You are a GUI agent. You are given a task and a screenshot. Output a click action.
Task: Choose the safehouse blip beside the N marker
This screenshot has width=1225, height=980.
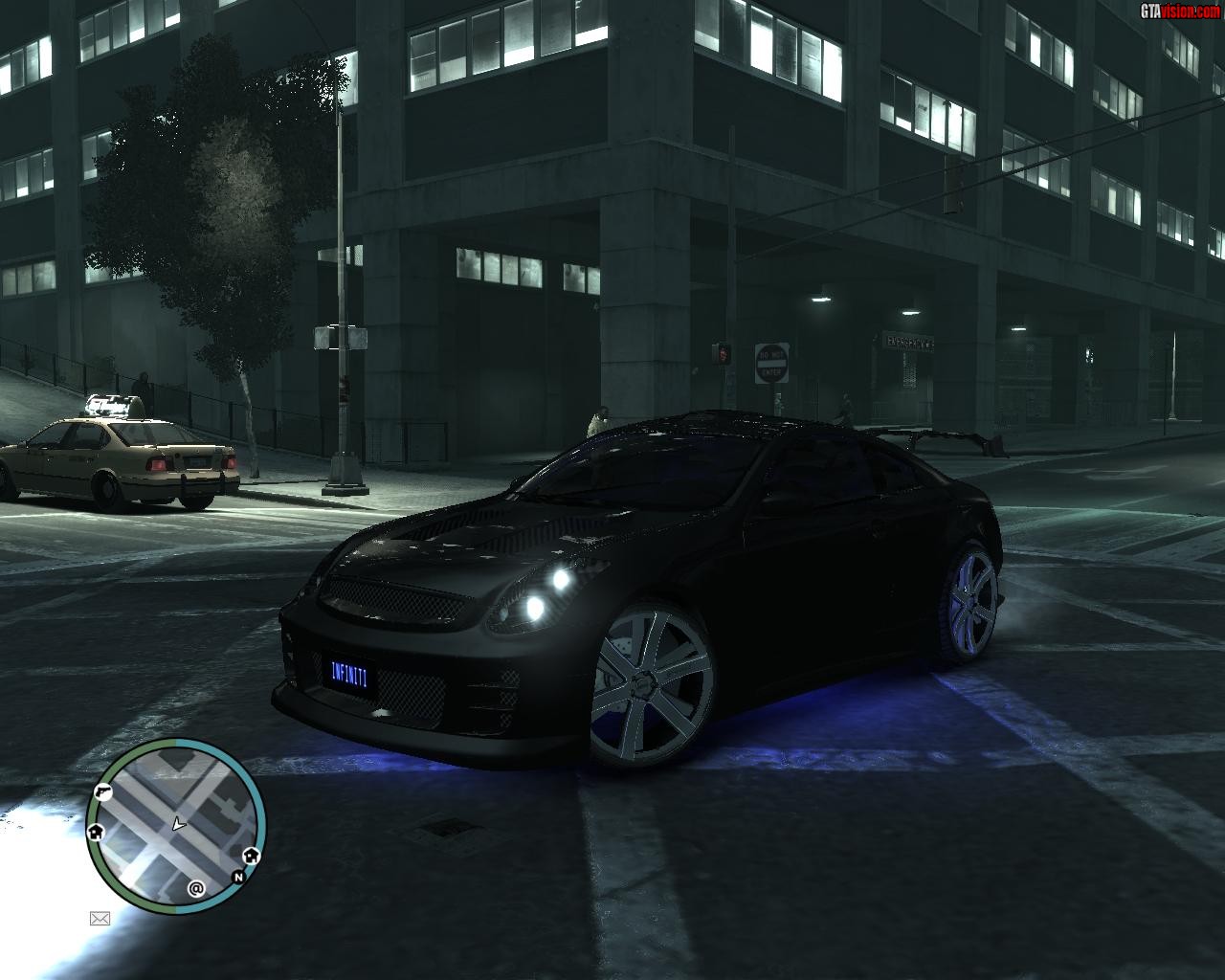tap(251, 856)
